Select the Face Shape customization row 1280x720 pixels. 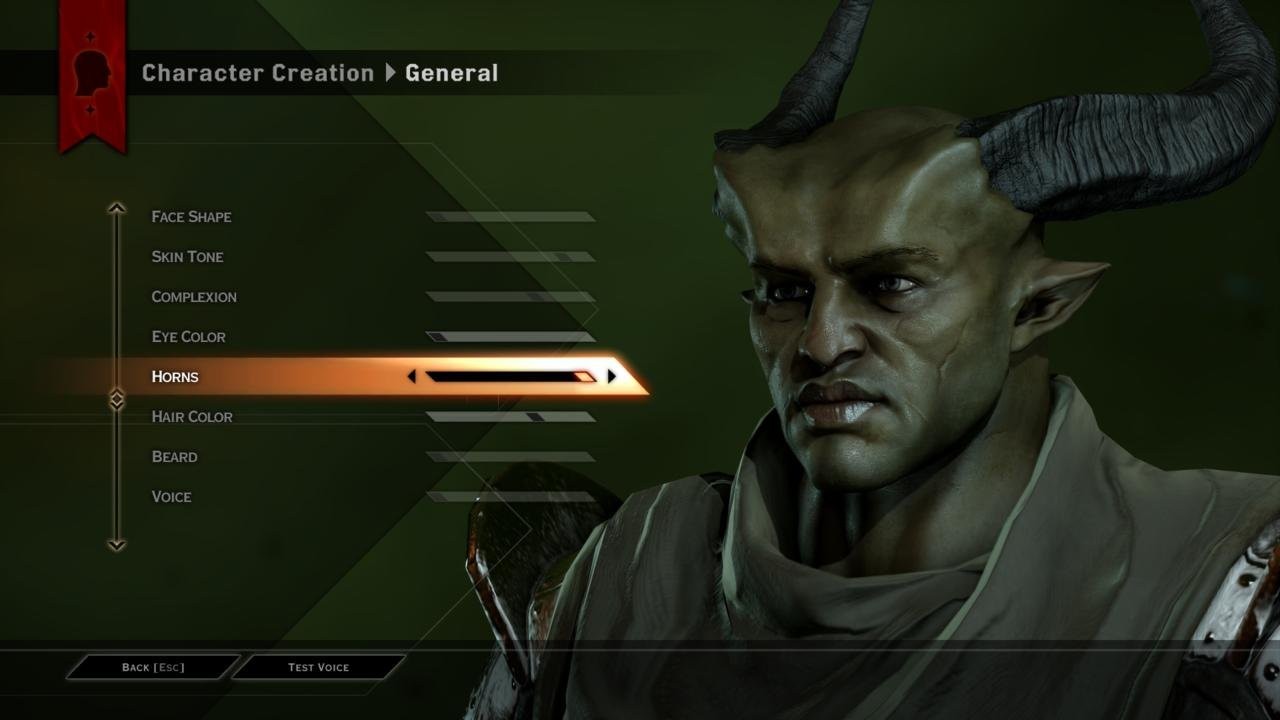tap(192, 216)
